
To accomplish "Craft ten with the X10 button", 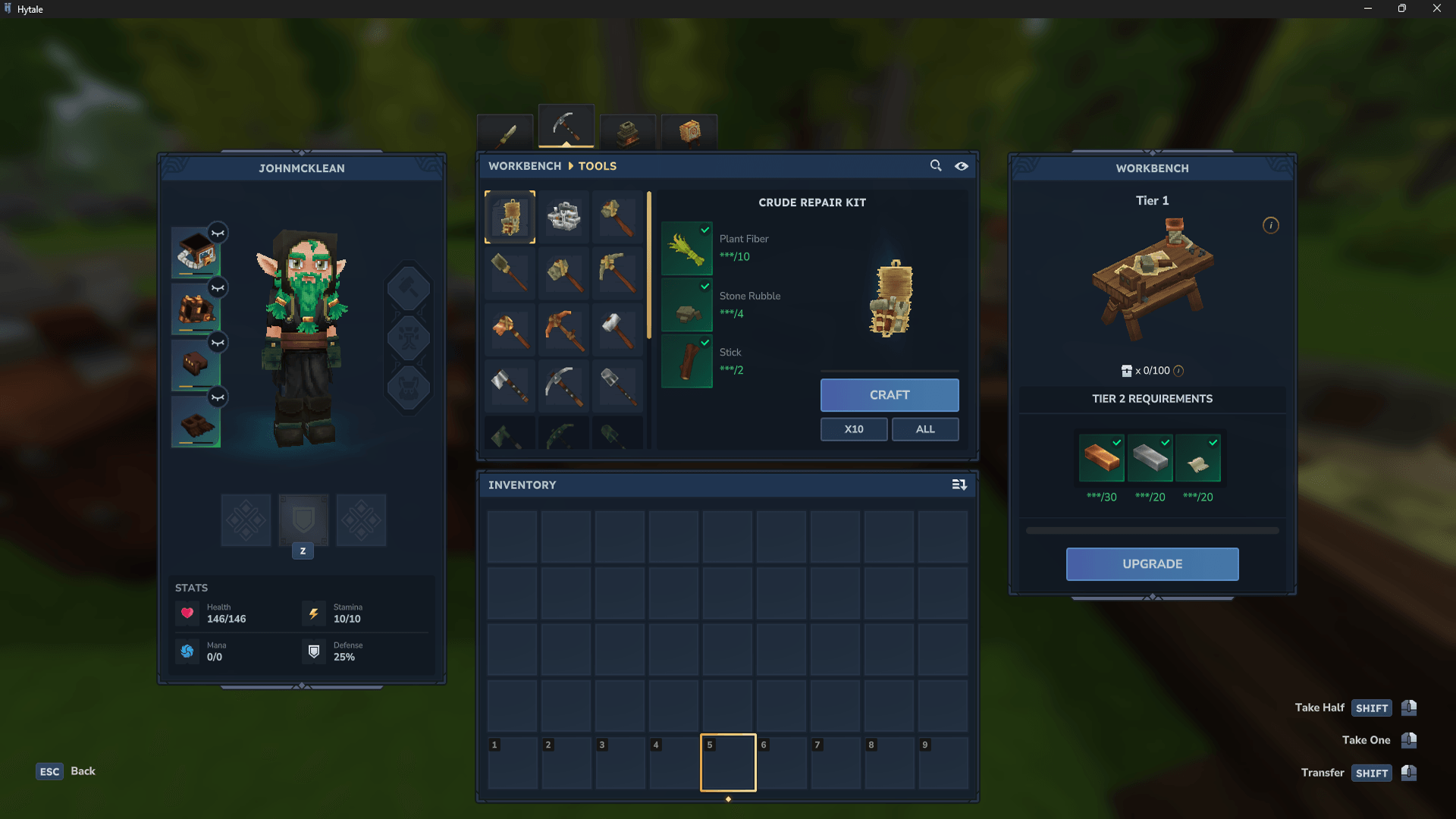I will coord(853,429).
